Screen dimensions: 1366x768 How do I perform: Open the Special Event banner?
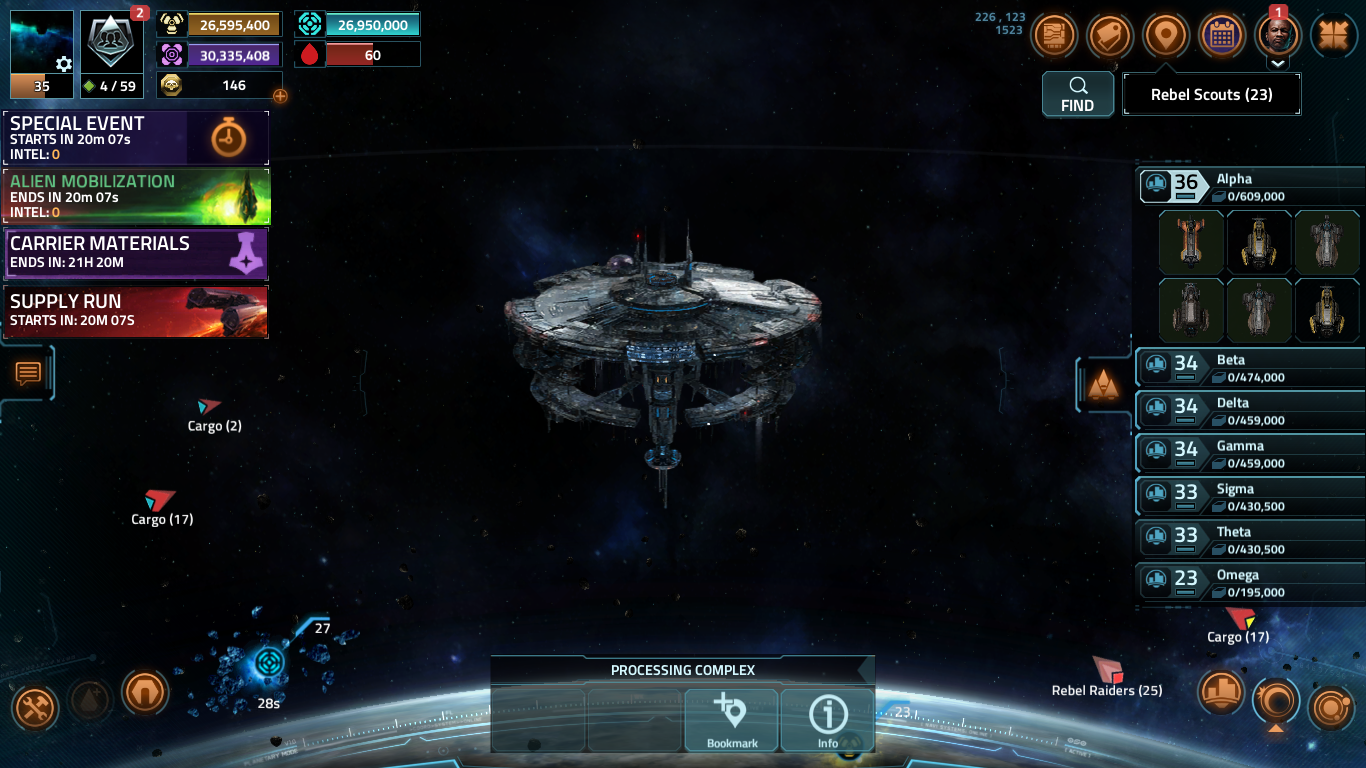tap(136, 137)
